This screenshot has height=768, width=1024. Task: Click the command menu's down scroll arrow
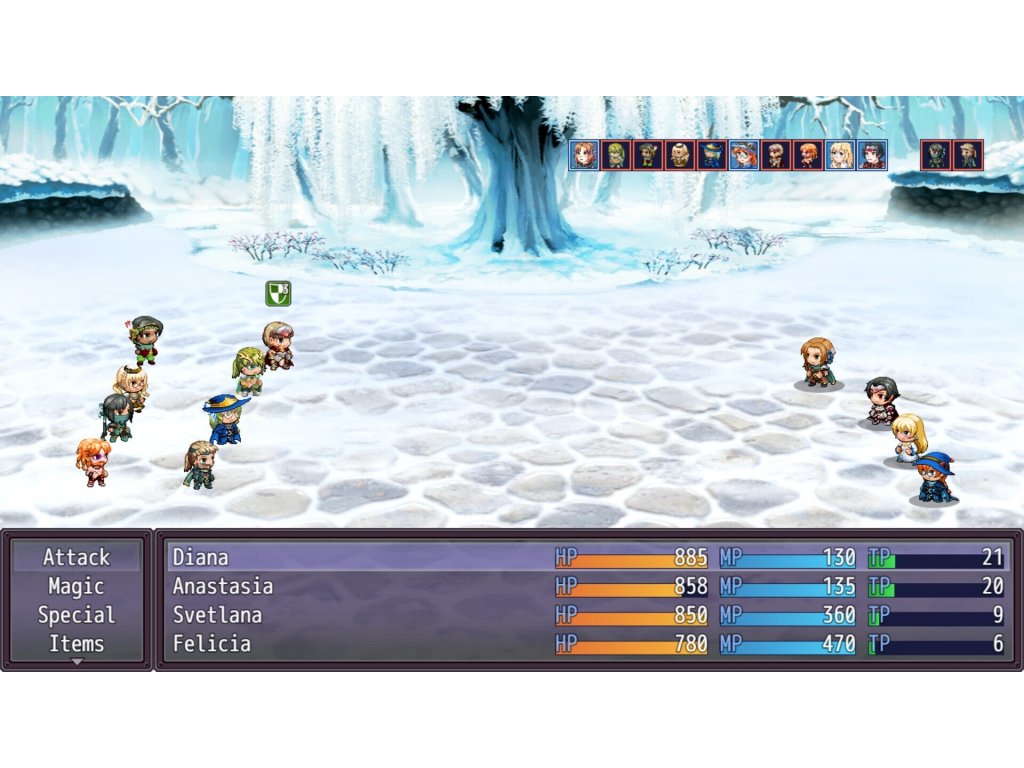[77, 662]
